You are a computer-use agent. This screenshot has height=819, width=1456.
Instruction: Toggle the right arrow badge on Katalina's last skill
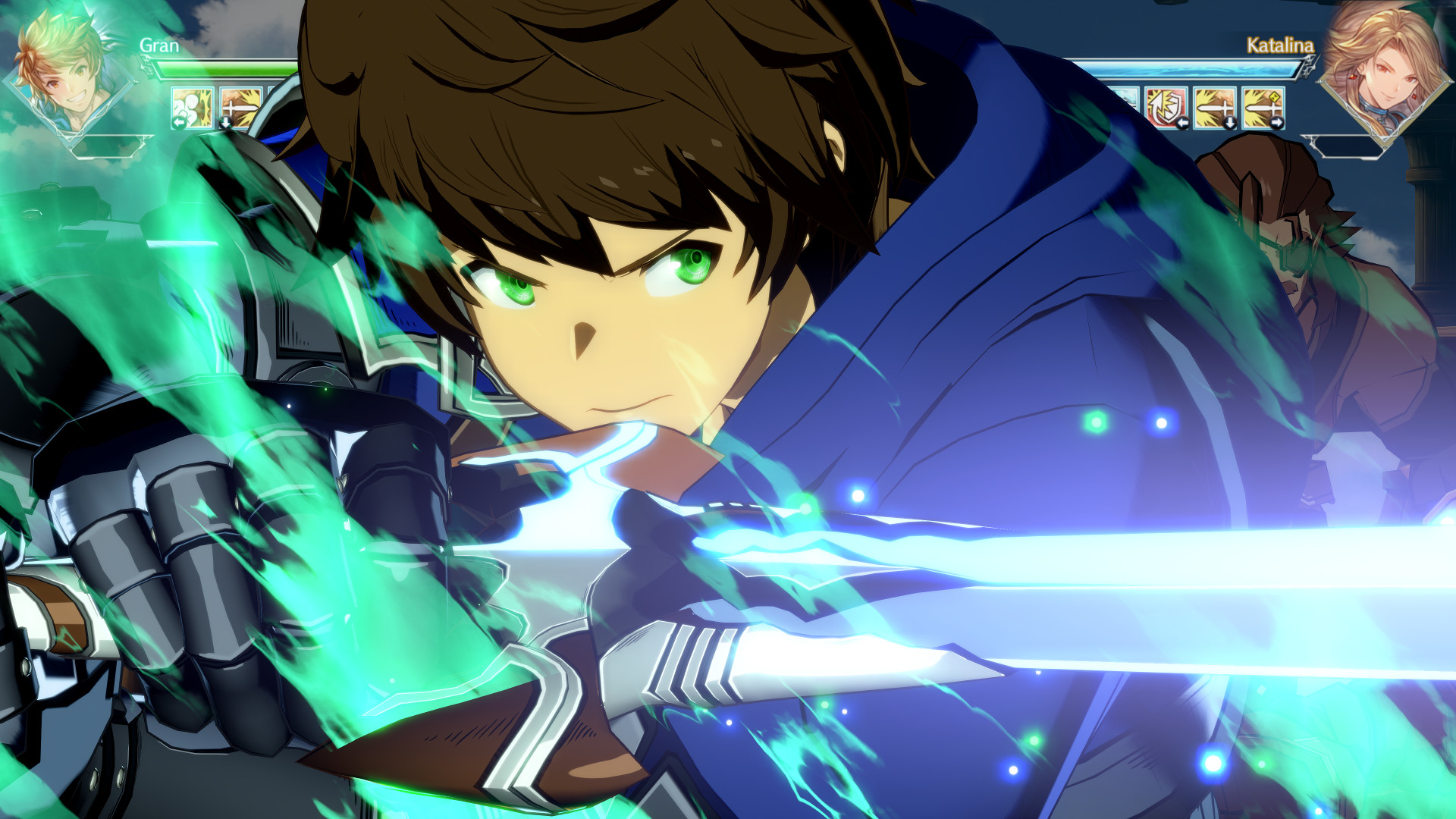pos(1277,122)
